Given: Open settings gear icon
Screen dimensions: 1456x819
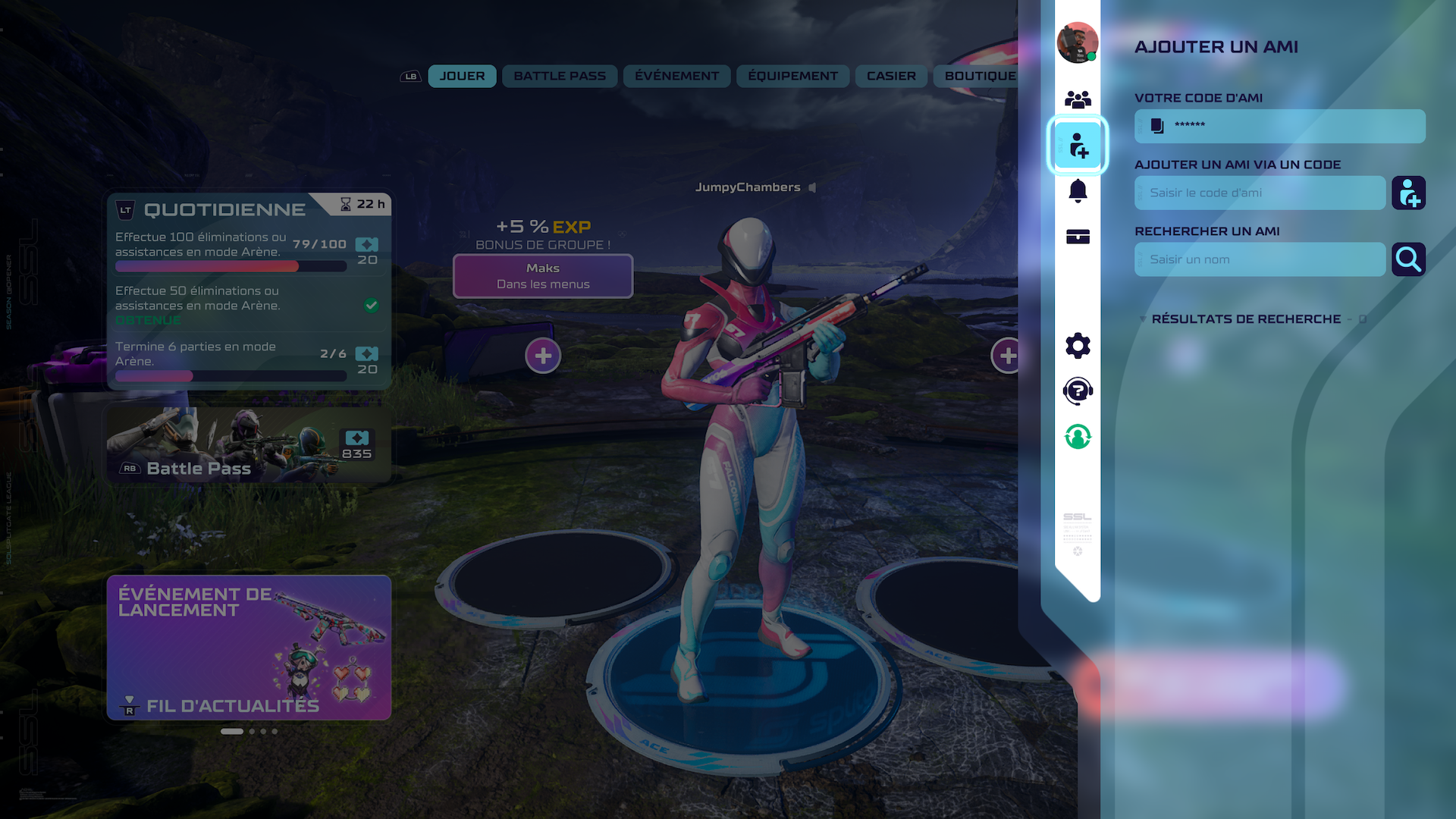Looking at the screenshot, I should [1078, 346].
